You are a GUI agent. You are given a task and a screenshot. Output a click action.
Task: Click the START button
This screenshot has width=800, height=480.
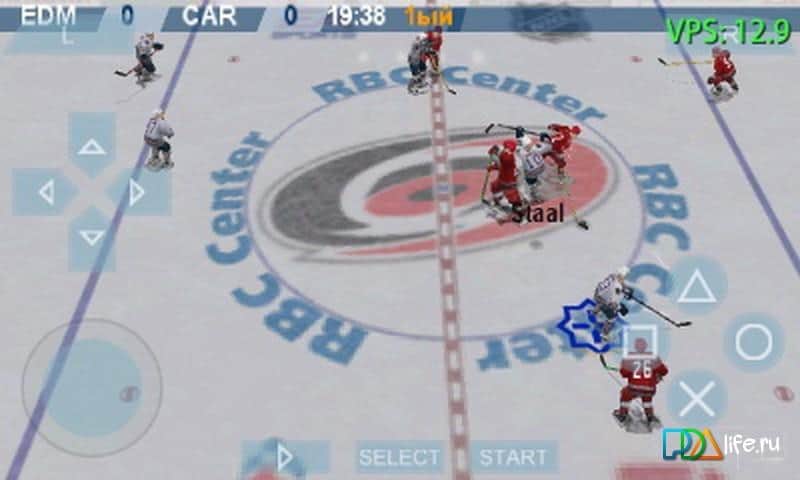[513, 458]
